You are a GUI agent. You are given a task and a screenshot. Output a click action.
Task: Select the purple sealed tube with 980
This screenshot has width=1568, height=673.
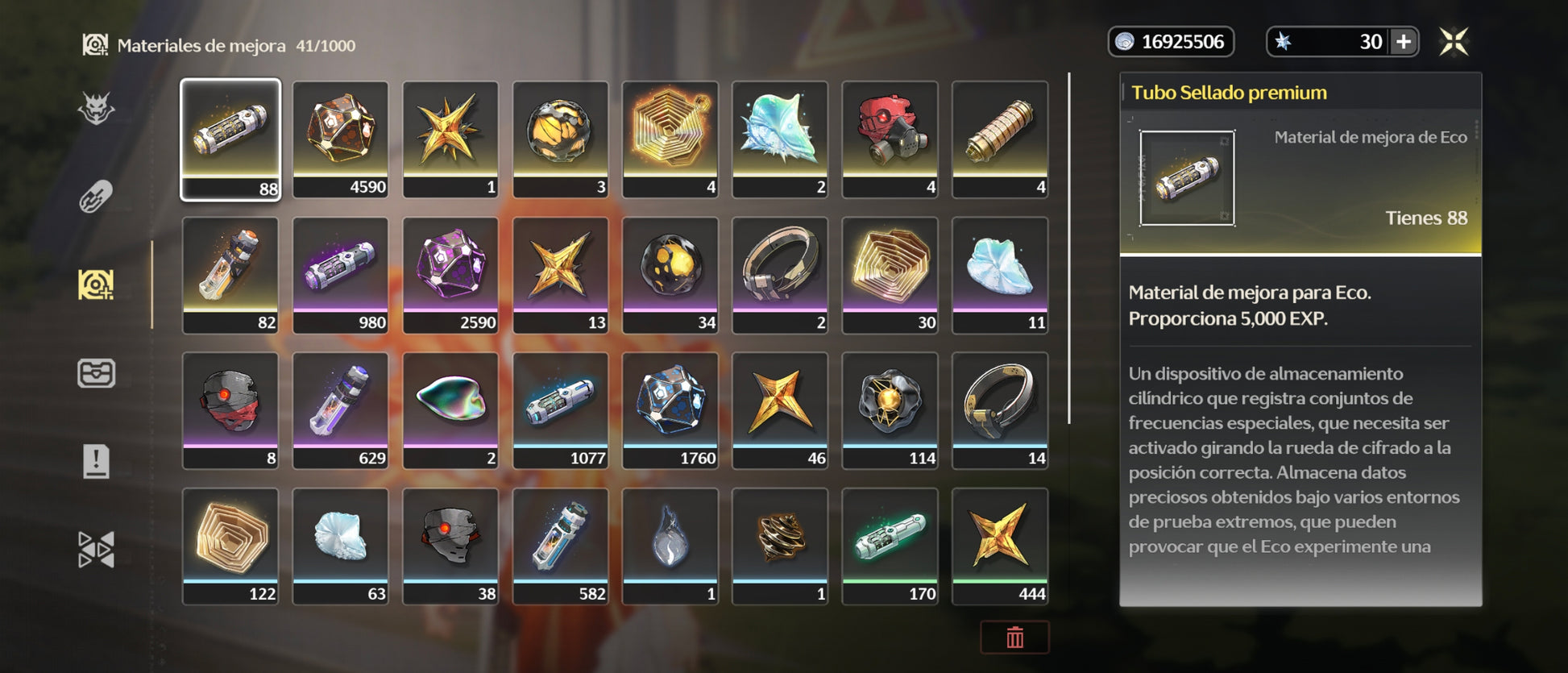click(341, 274)
